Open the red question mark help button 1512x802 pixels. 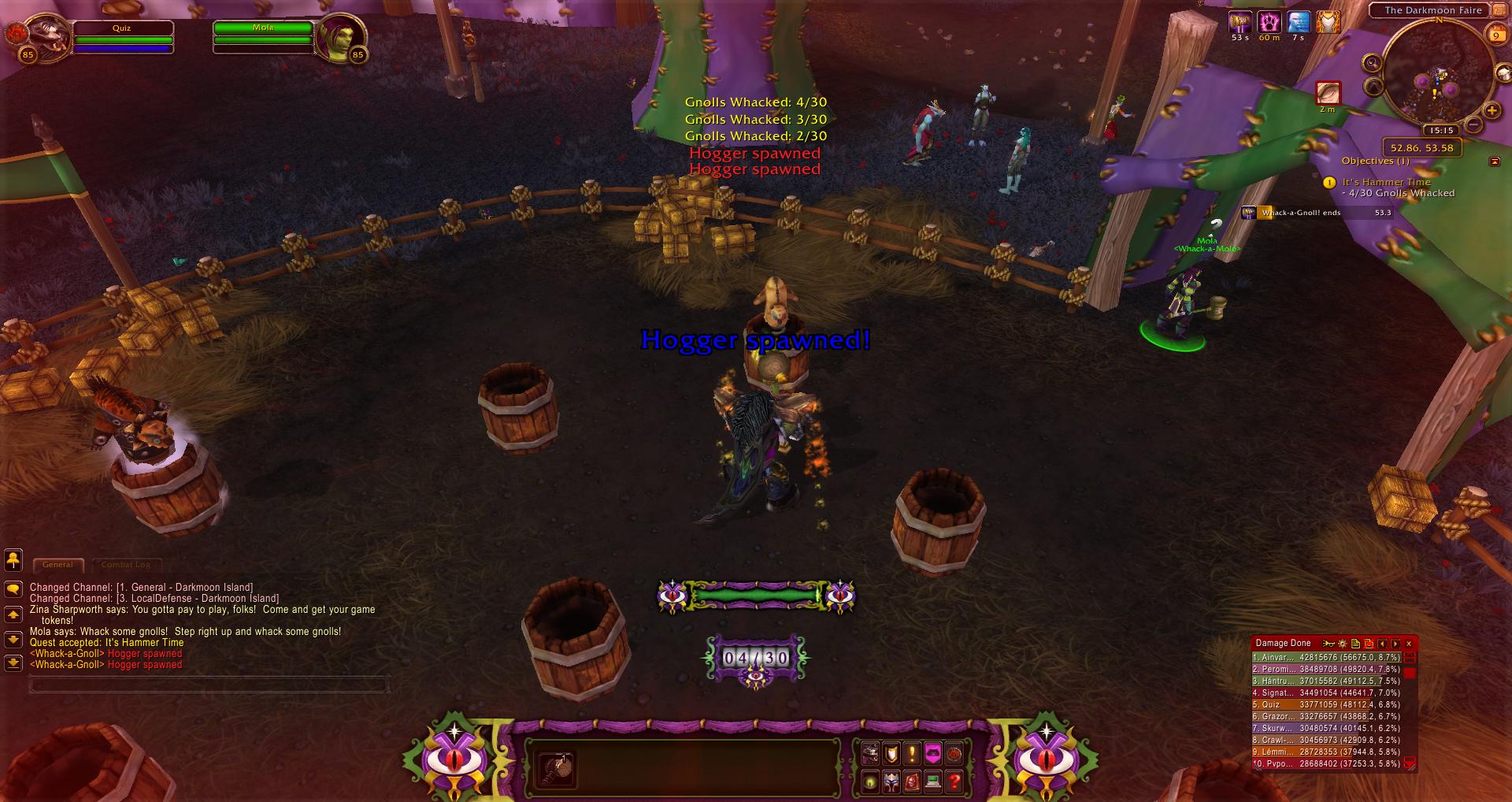pos(954,782)
